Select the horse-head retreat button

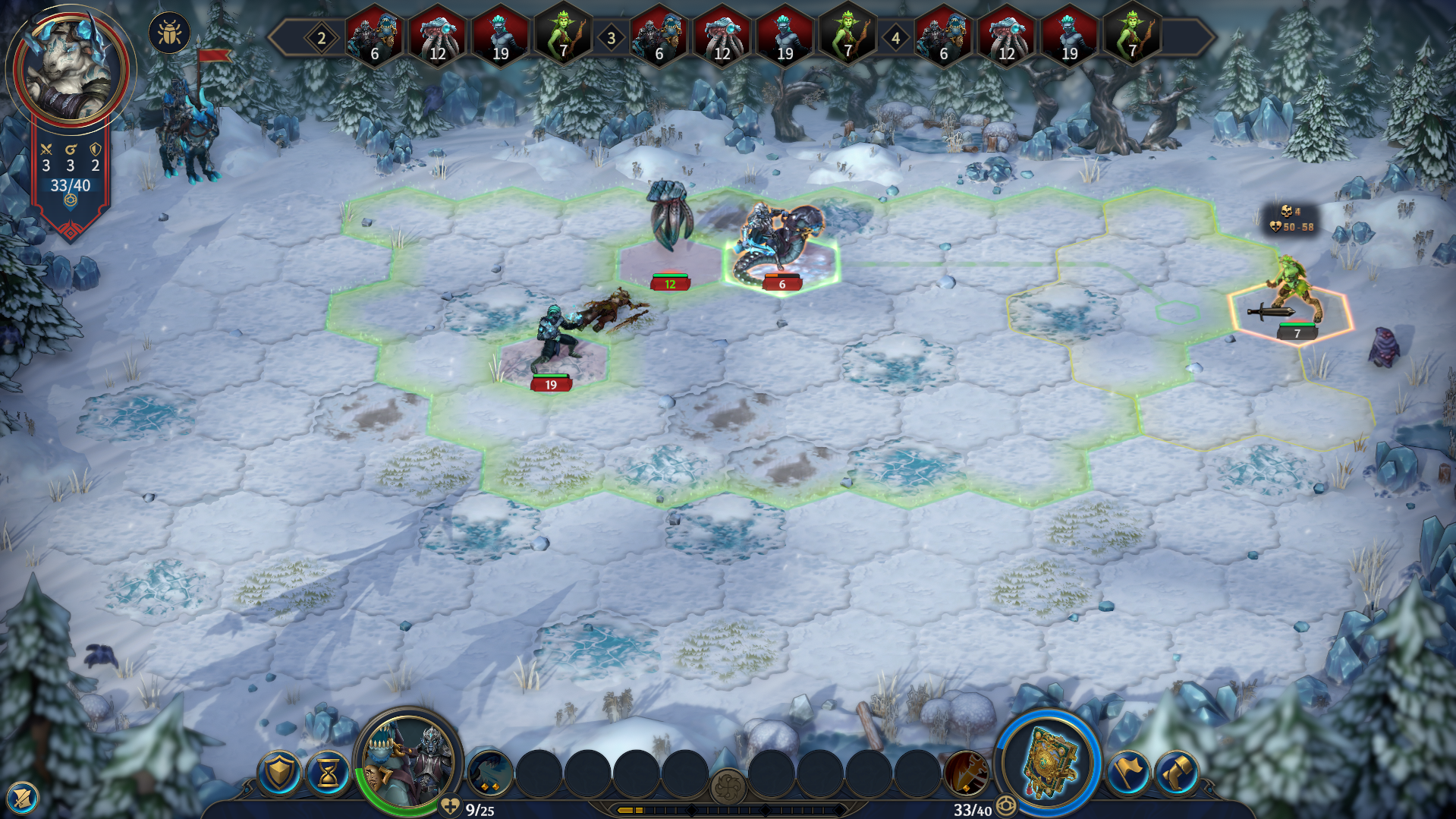click(x=1177, y=773)
